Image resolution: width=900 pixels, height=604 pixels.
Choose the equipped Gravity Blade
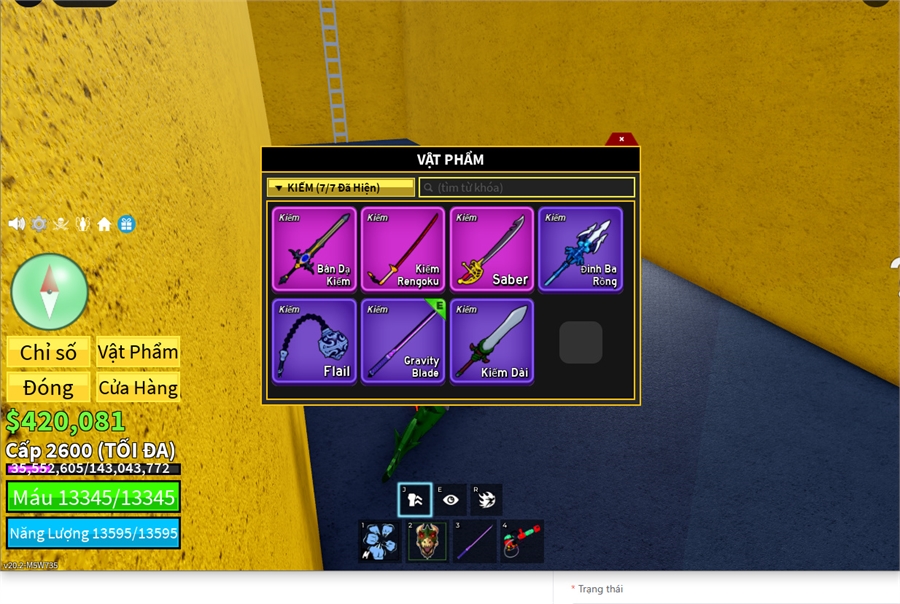pos(403,341)
